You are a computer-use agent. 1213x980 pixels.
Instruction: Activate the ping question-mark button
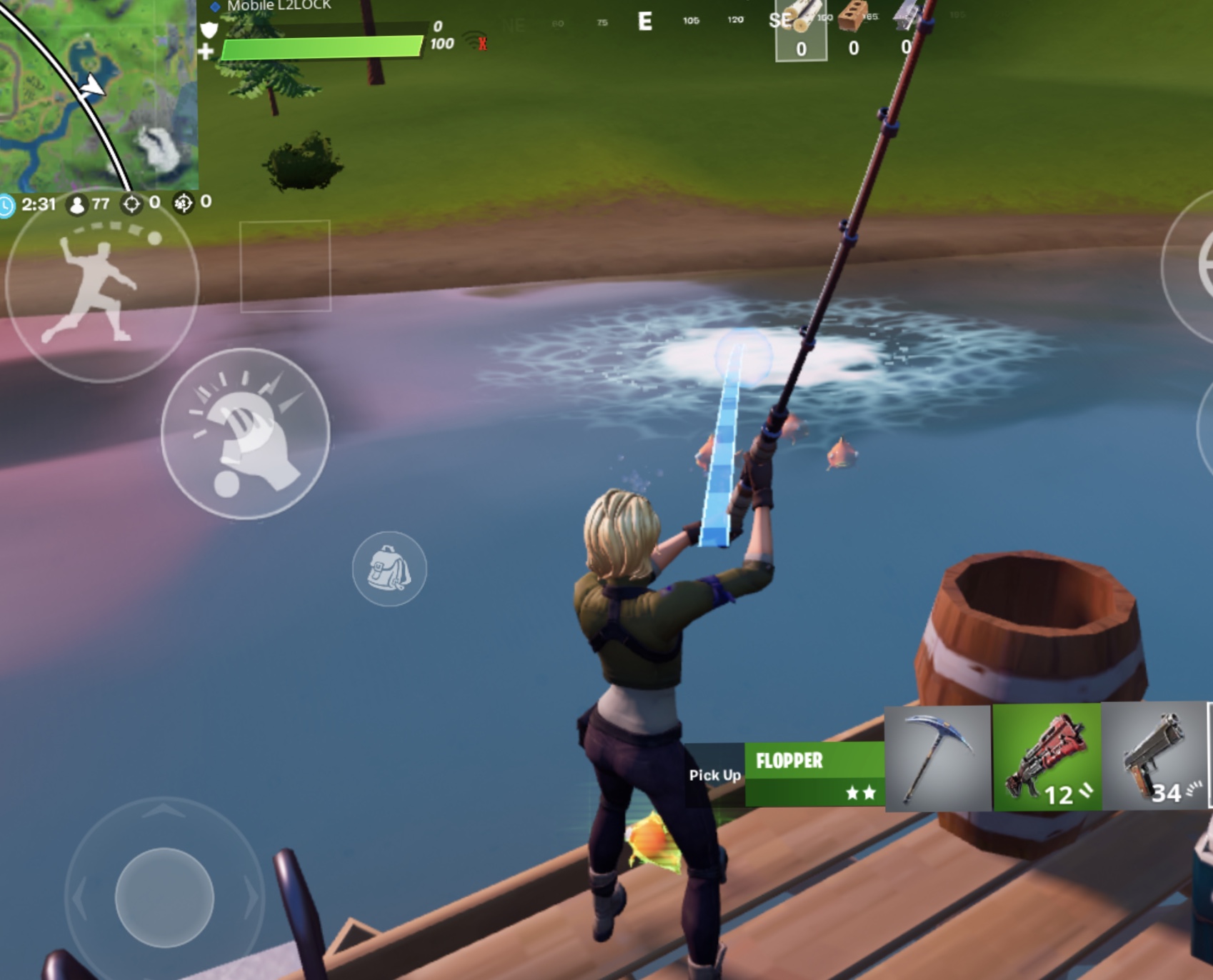tap(245, 434)
